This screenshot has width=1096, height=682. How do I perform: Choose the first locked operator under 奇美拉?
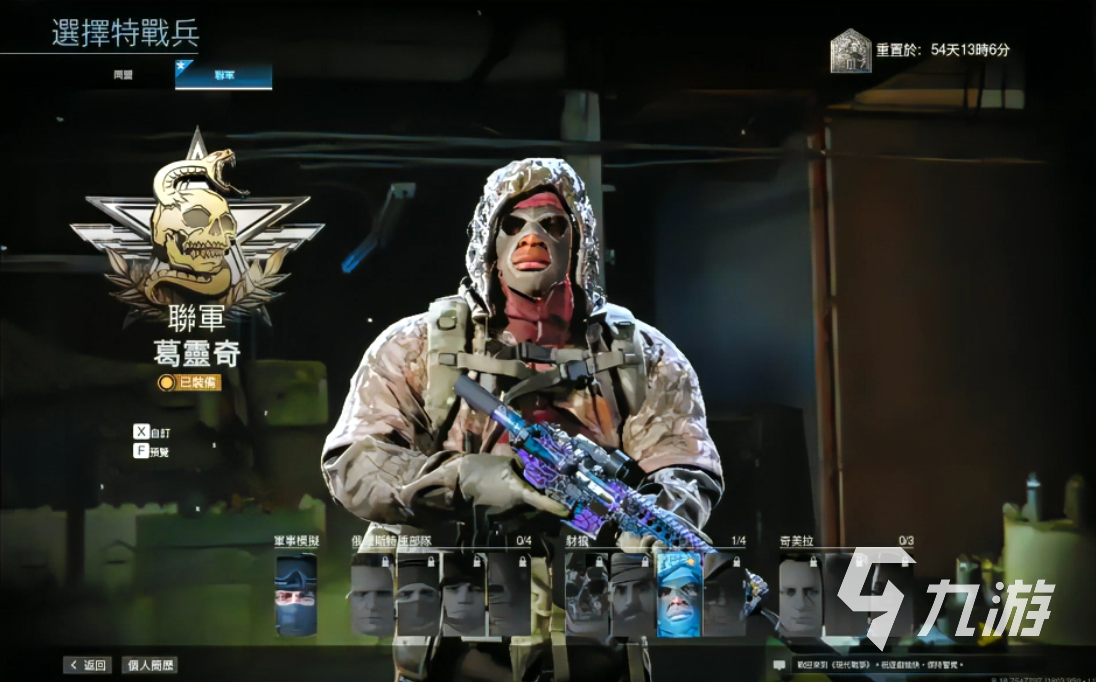[800, 595]
